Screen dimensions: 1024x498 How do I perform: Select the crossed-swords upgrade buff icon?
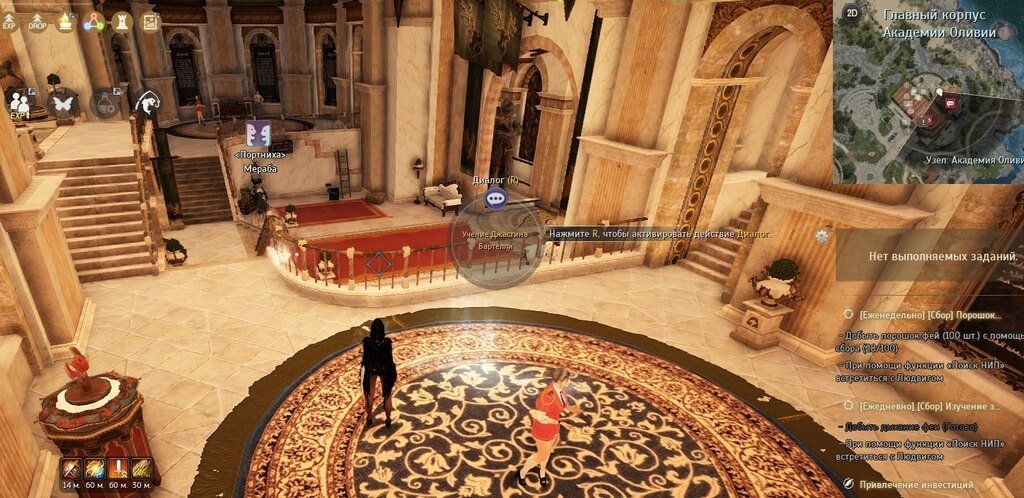[x=118, y=468]
